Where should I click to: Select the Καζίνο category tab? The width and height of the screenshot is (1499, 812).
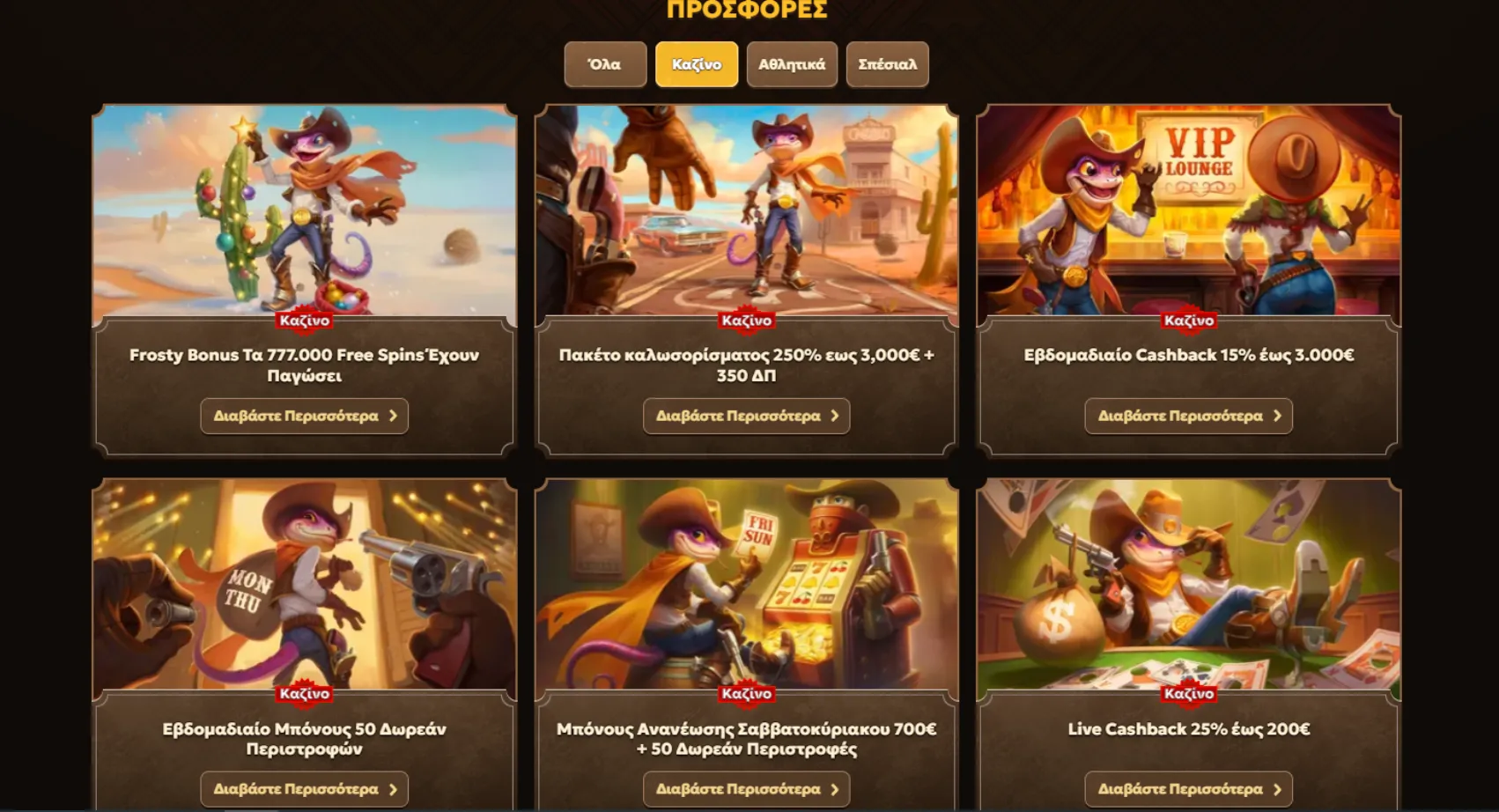pos(697,64)
